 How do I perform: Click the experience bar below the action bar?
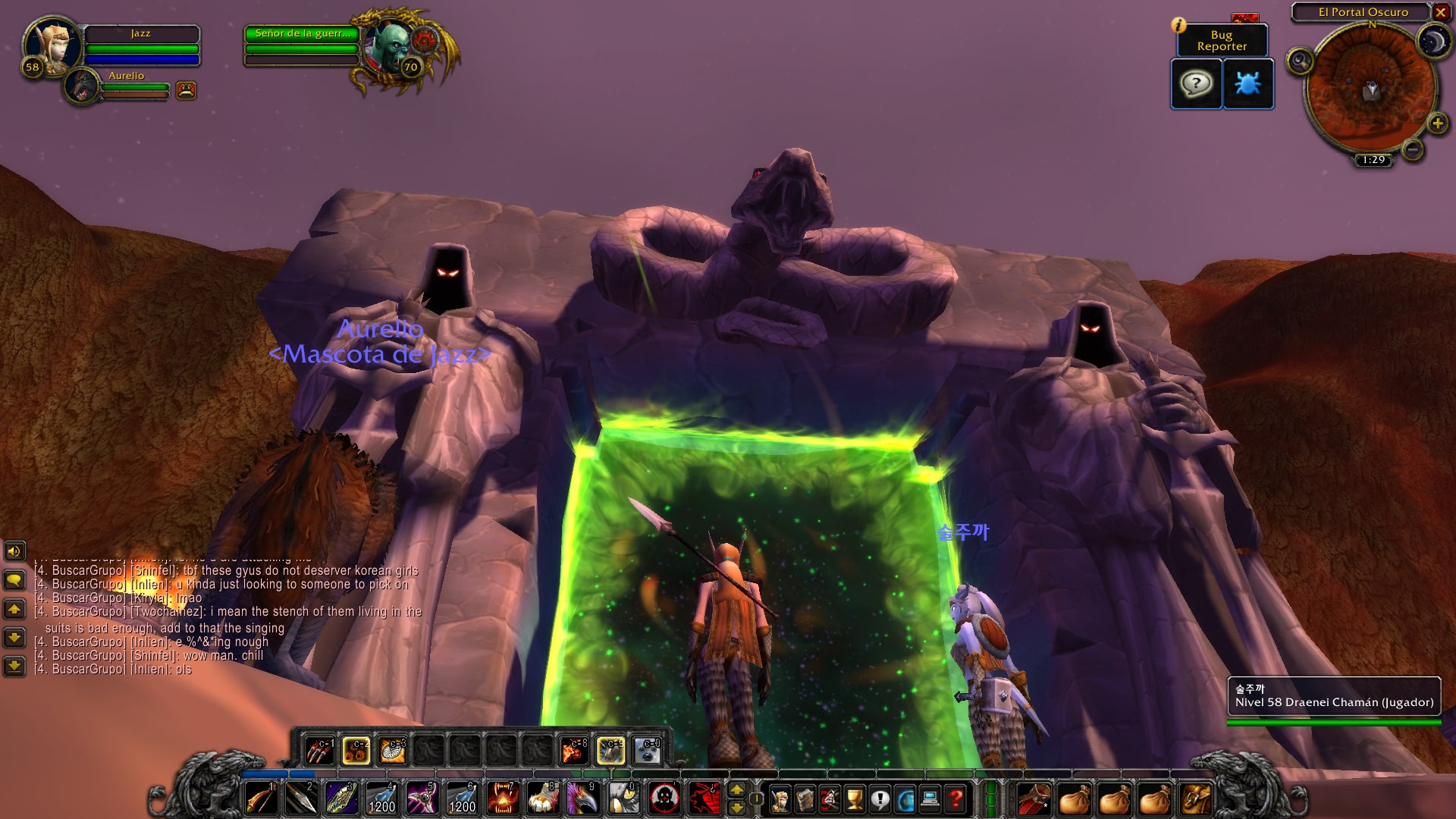tap(531, 774)
